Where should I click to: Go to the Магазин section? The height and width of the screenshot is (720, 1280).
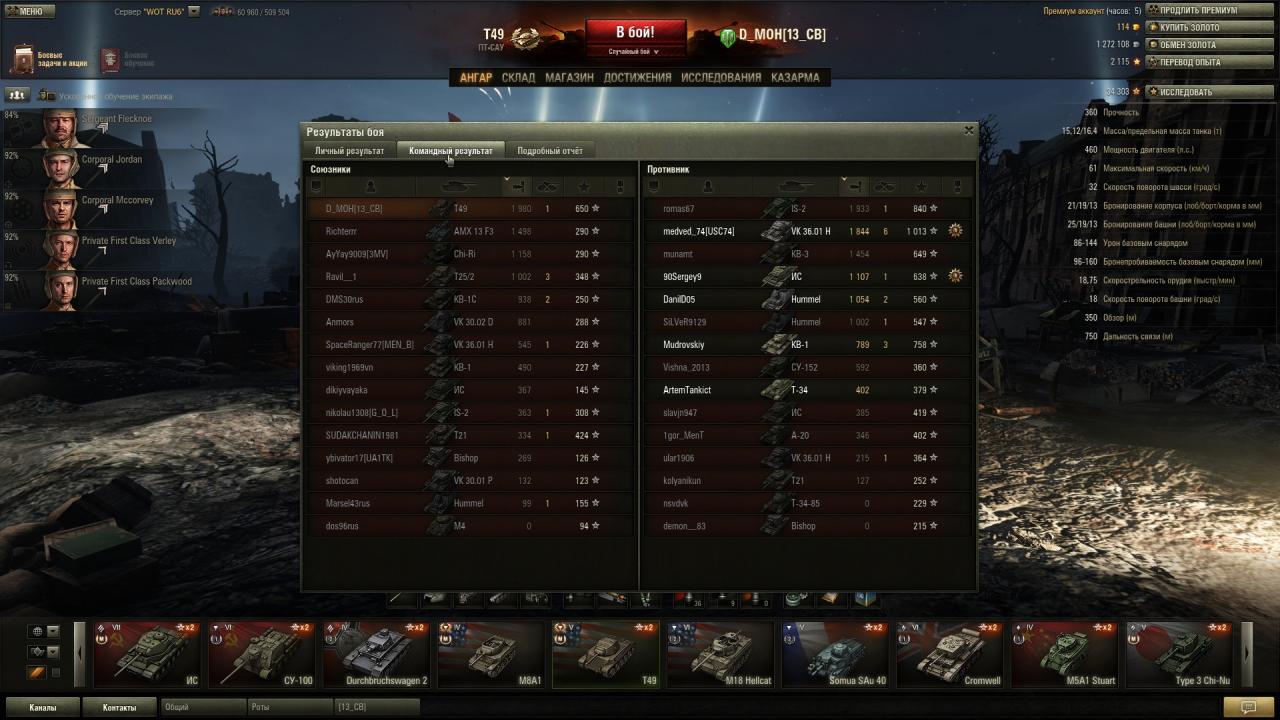tap(569, 77)
